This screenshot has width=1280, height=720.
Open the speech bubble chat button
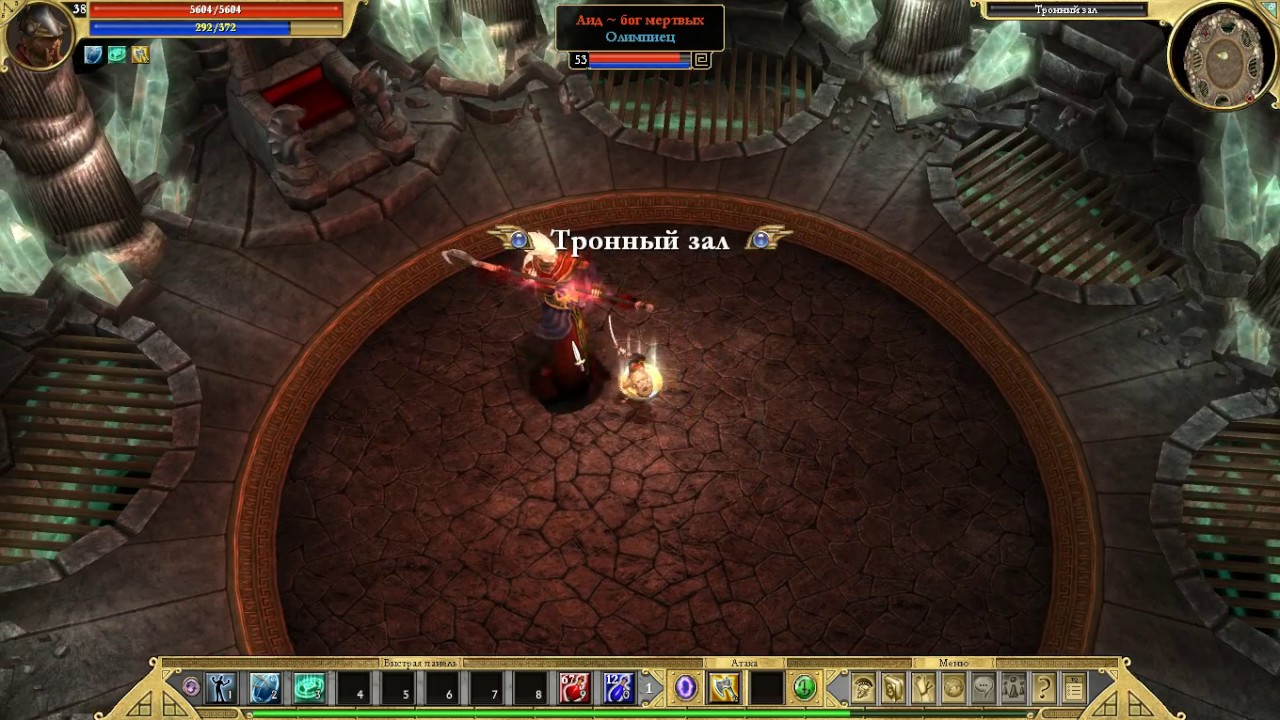984,688
